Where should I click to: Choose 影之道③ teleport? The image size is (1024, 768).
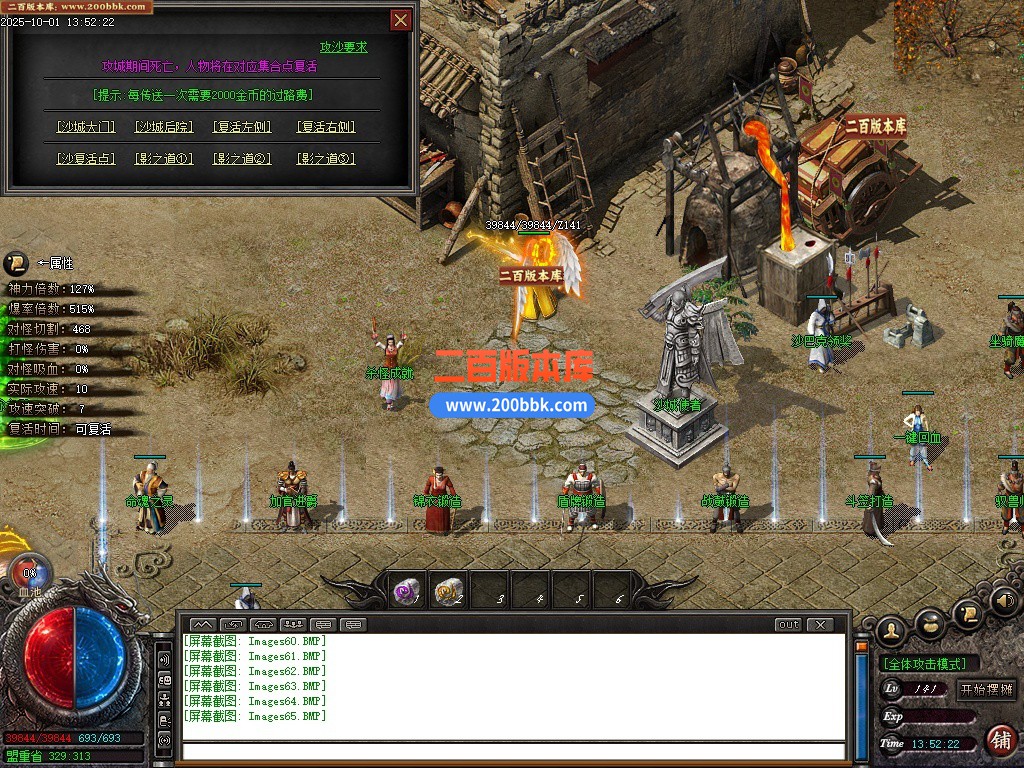(x=326, y=158)
